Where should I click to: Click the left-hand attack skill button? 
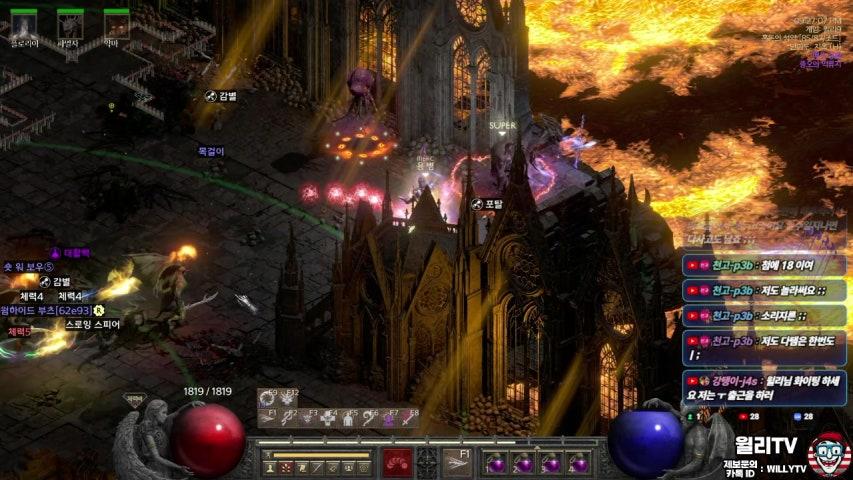(398, 461)
